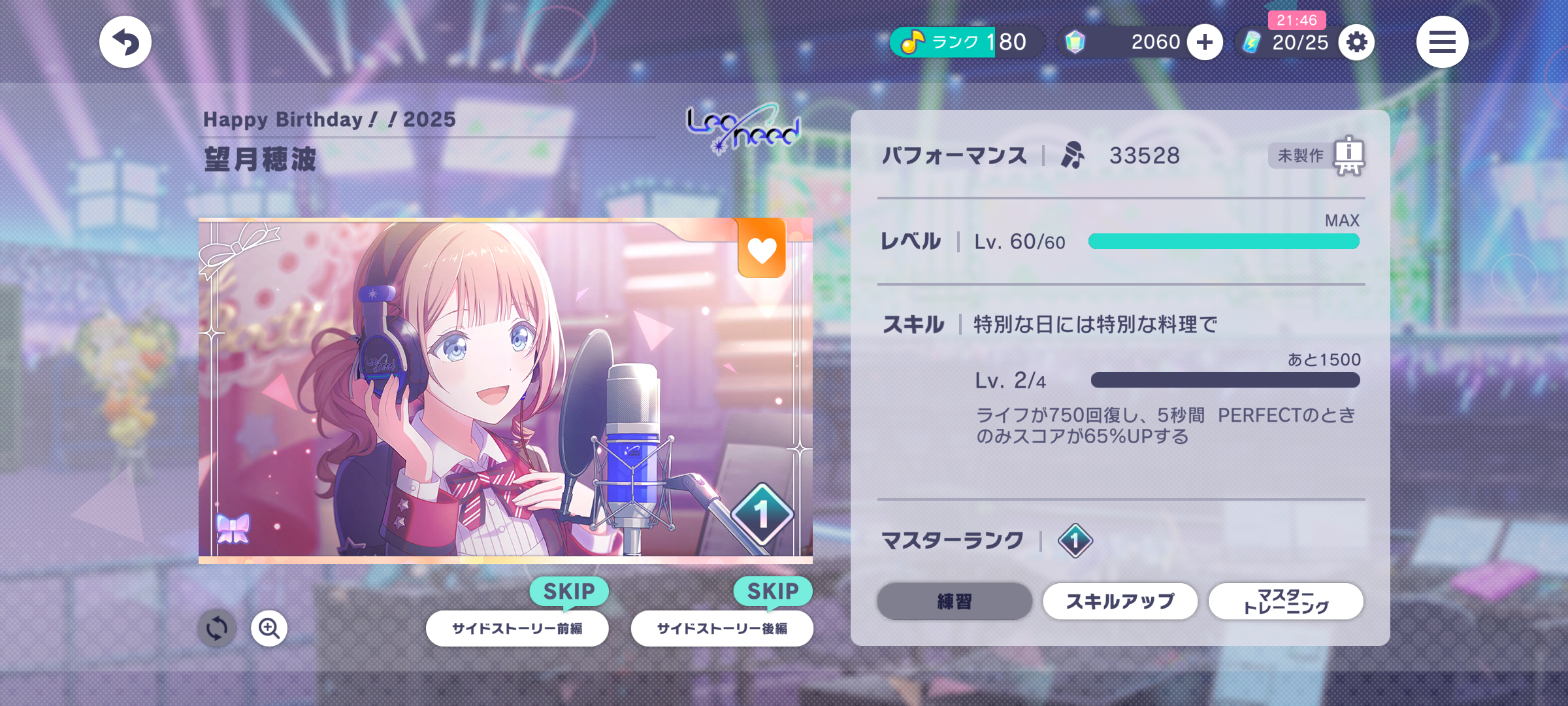The width and height of the screenshot is (1568, 706).
Task: Go back with the return arrow button
Action: coord(125,42)
